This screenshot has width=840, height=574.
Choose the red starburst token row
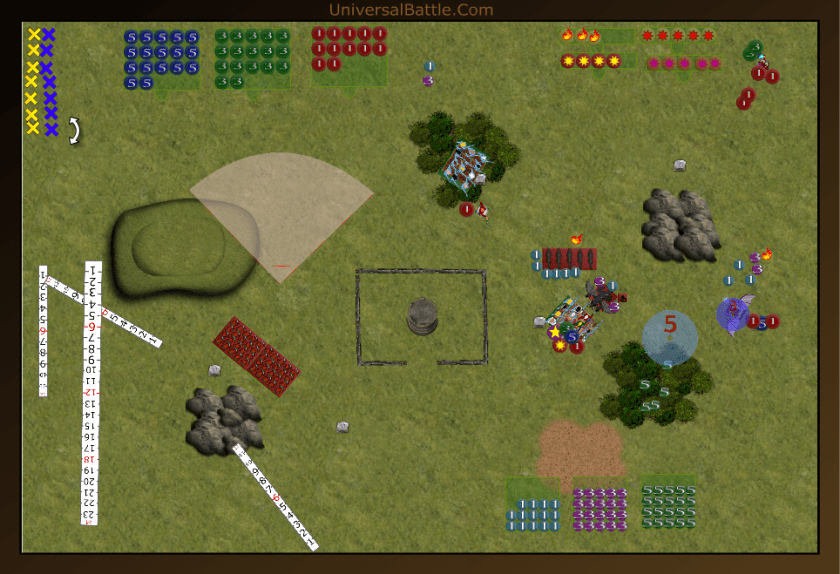click(678, 36)
